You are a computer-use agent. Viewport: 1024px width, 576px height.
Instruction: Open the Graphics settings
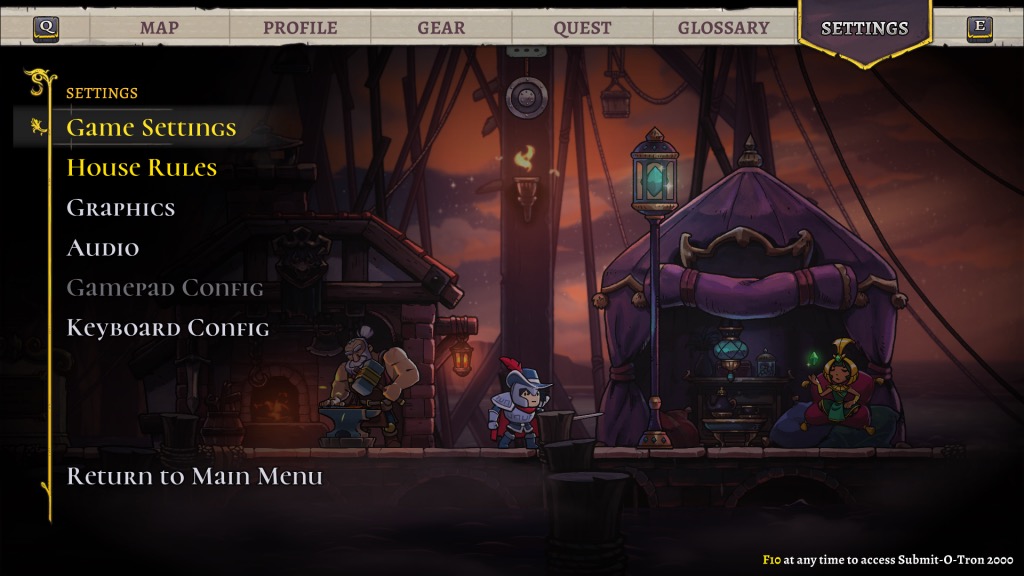click(120, 208)
